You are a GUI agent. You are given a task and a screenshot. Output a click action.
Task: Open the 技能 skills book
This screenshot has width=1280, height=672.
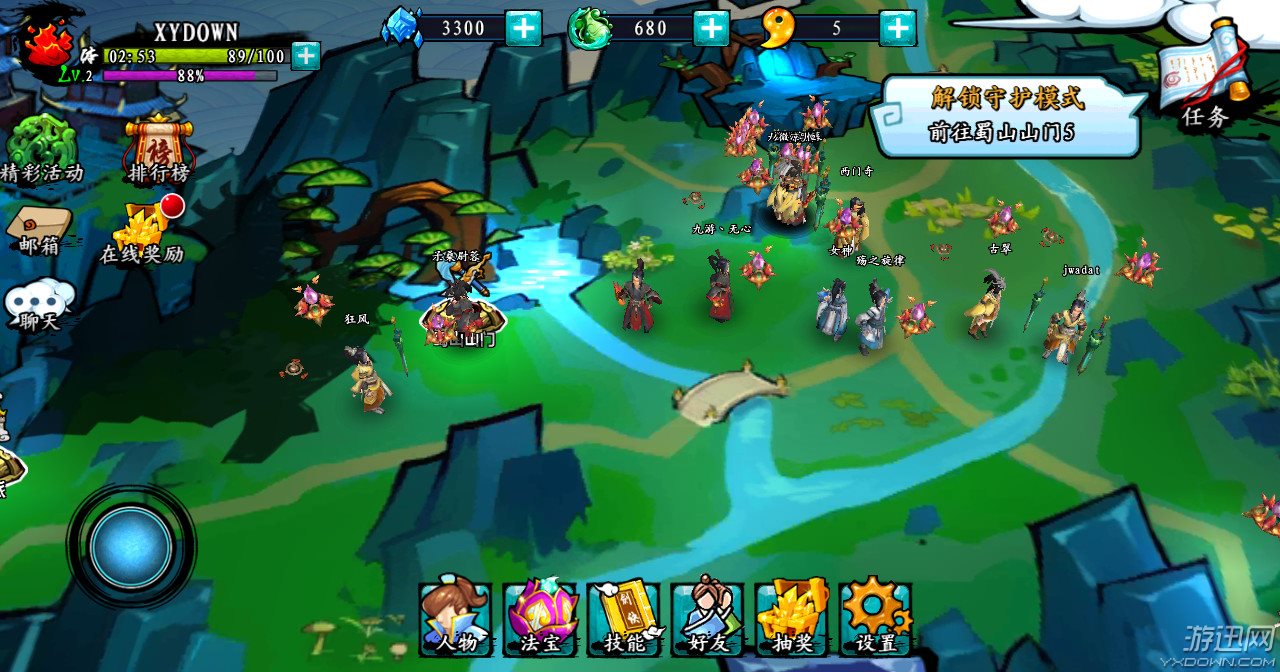[625, 617]
